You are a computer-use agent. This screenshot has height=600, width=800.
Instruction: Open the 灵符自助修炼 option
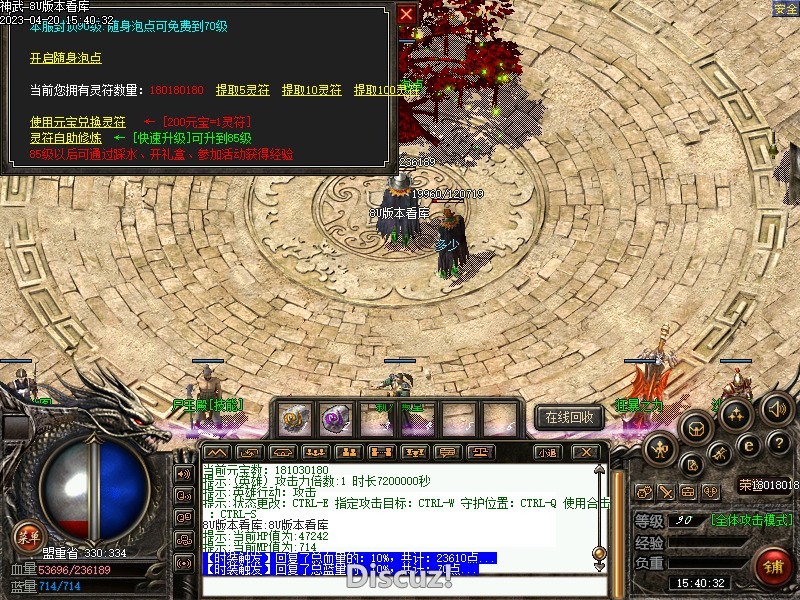pos(65,138)
